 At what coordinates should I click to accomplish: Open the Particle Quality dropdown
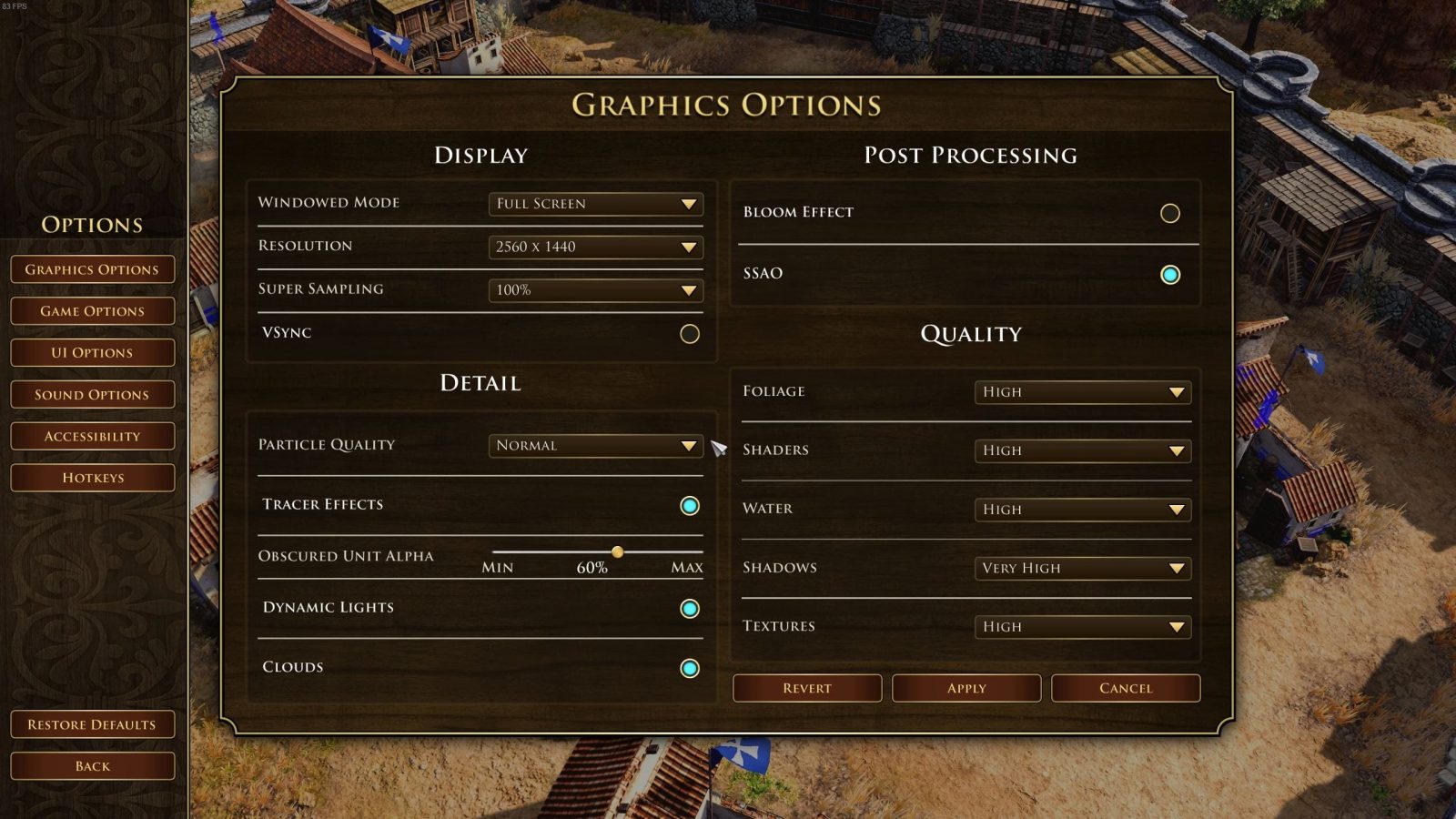pyautogui.click(x=595, y=446)
